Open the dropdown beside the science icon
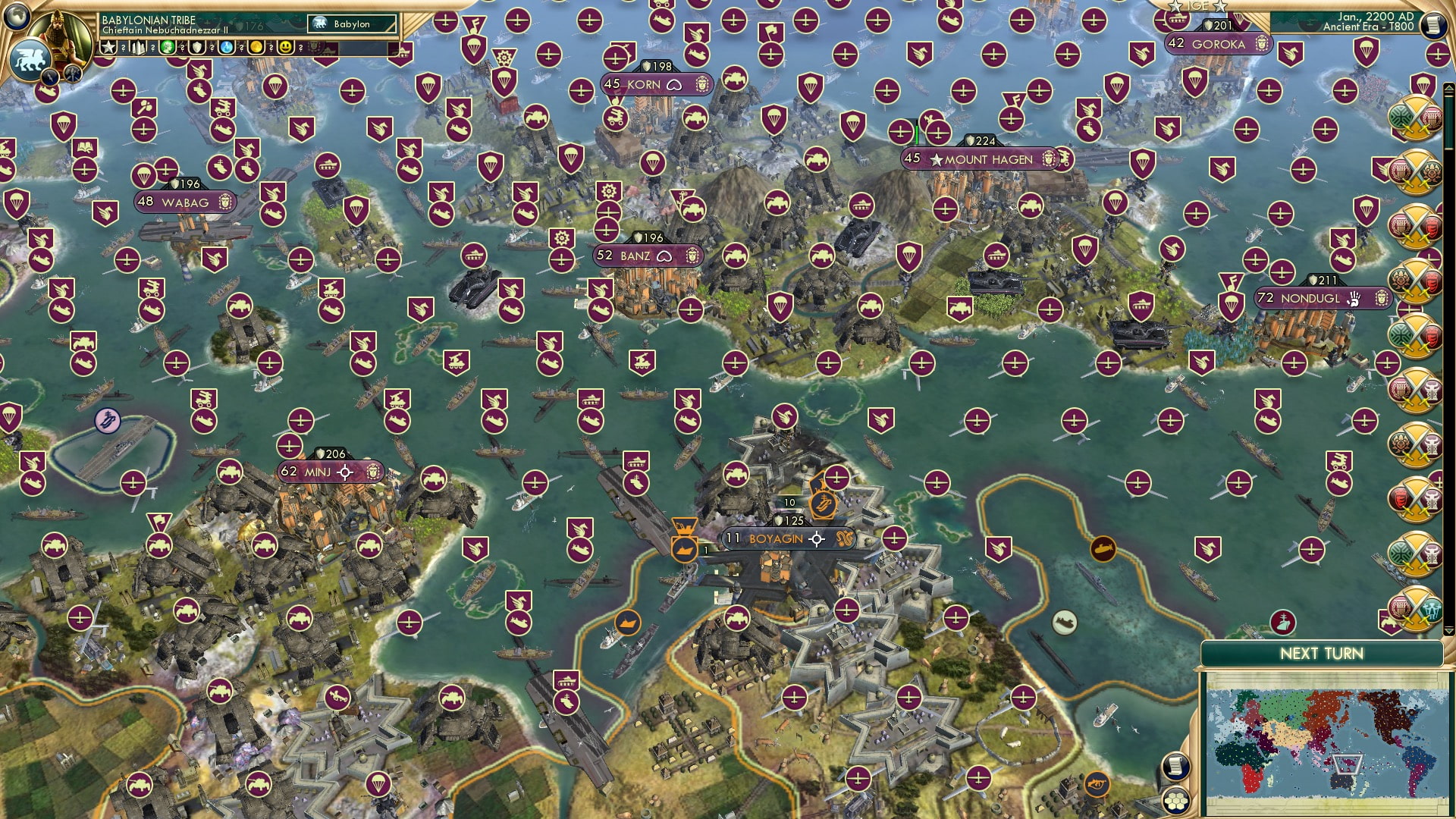Screen dimensions: 1456x819 pyautogui.click(x=241, y=47)
